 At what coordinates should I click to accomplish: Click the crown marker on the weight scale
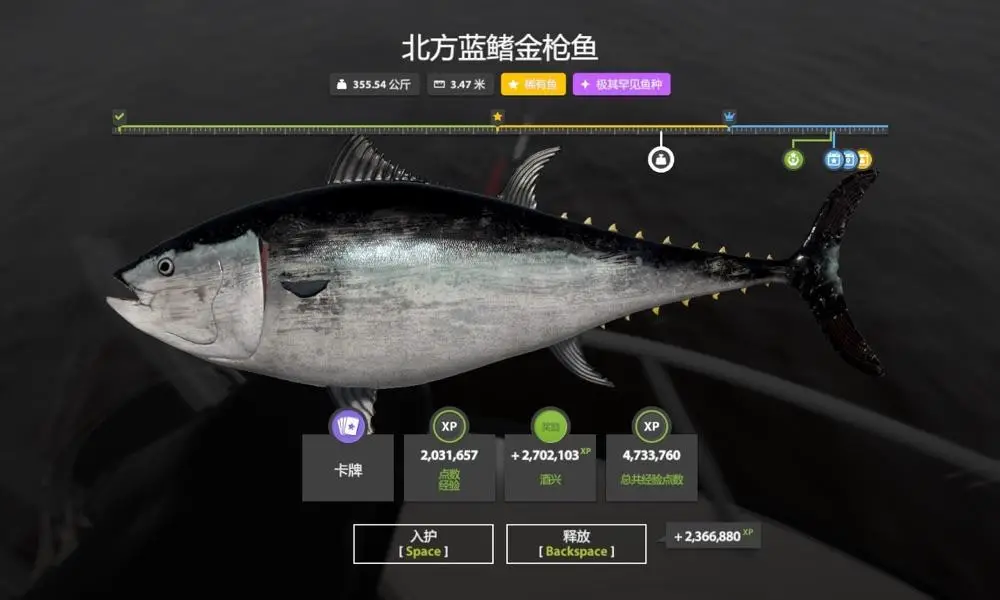pos(729,117)
